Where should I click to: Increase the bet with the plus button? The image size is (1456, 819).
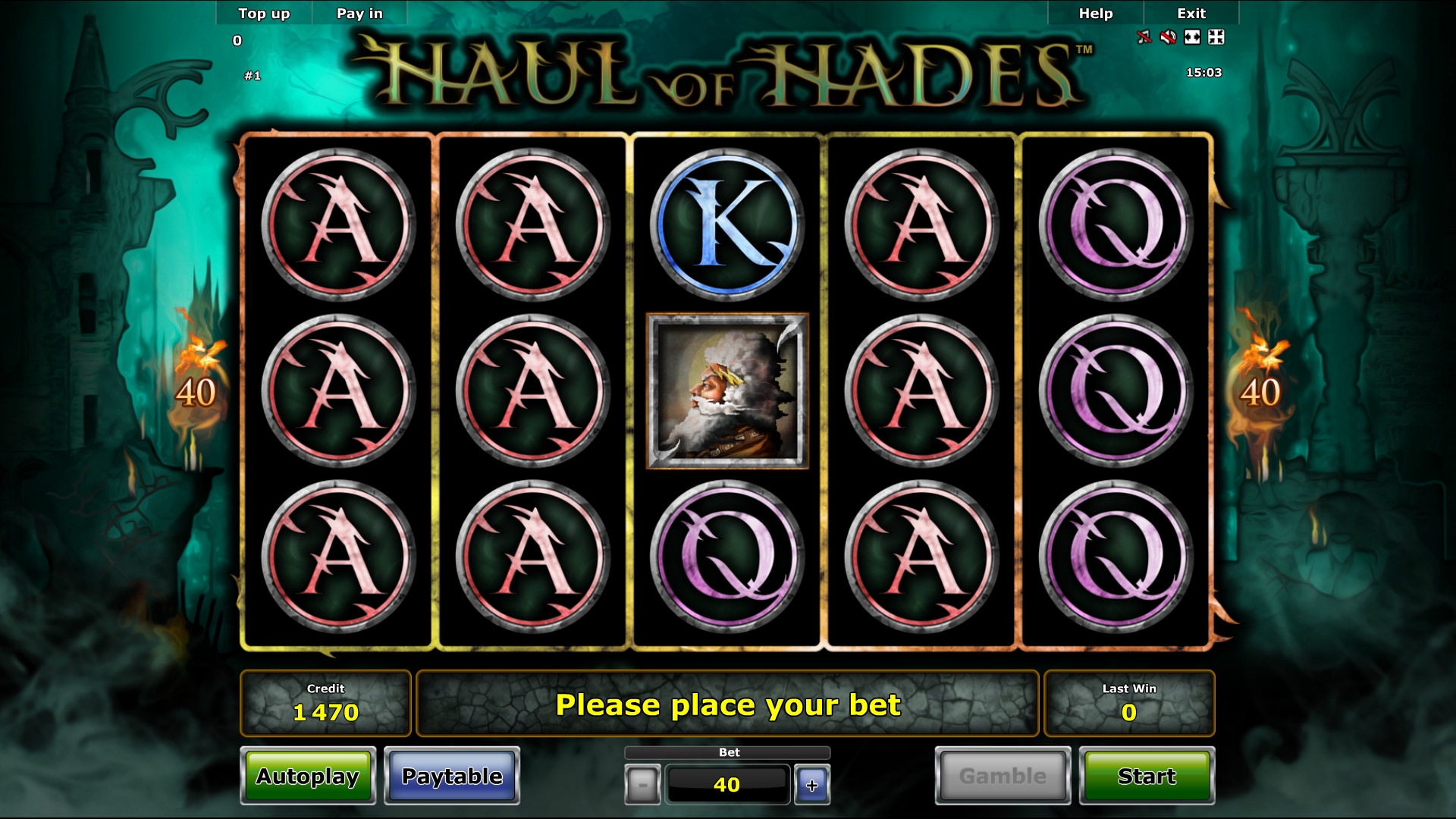pyautogui.click(x=811, y=785)
